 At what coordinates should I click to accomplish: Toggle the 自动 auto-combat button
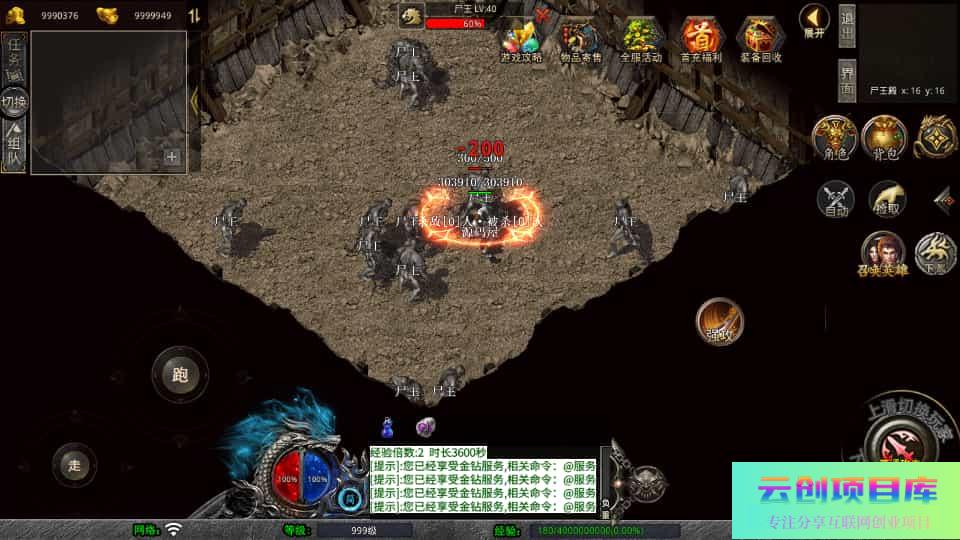click(835, 199)
